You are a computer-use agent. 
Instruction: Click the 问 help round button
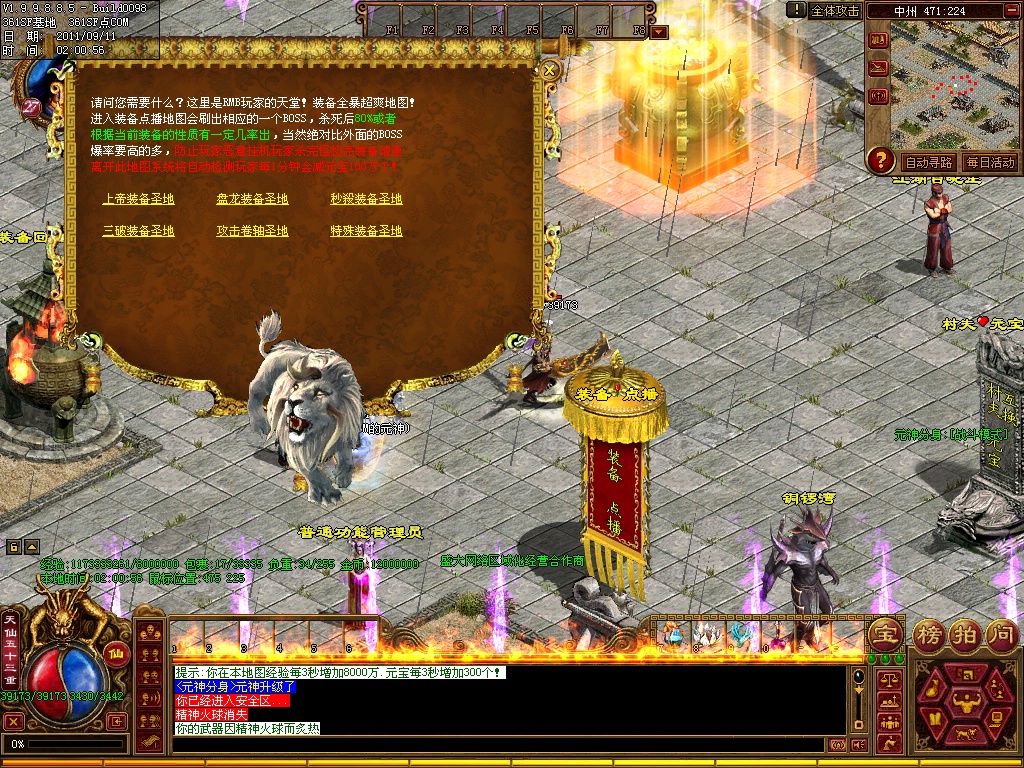pyautogui.click(x=1001, y=634)
